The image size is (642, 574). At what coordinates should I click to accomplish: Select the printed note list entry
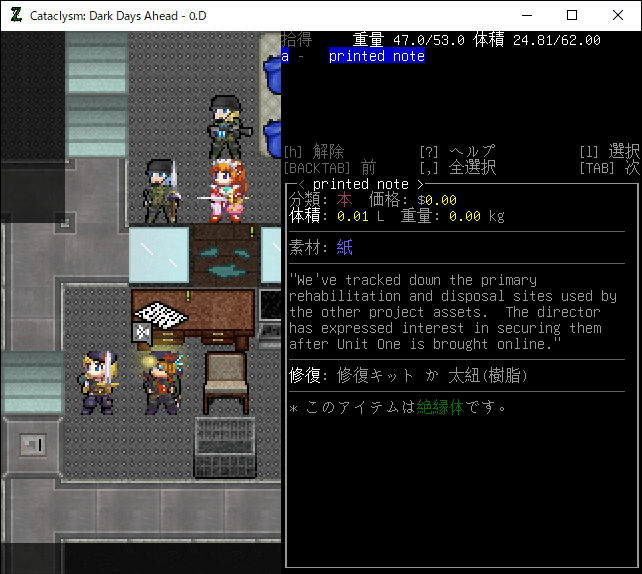[x=376, y=57]
